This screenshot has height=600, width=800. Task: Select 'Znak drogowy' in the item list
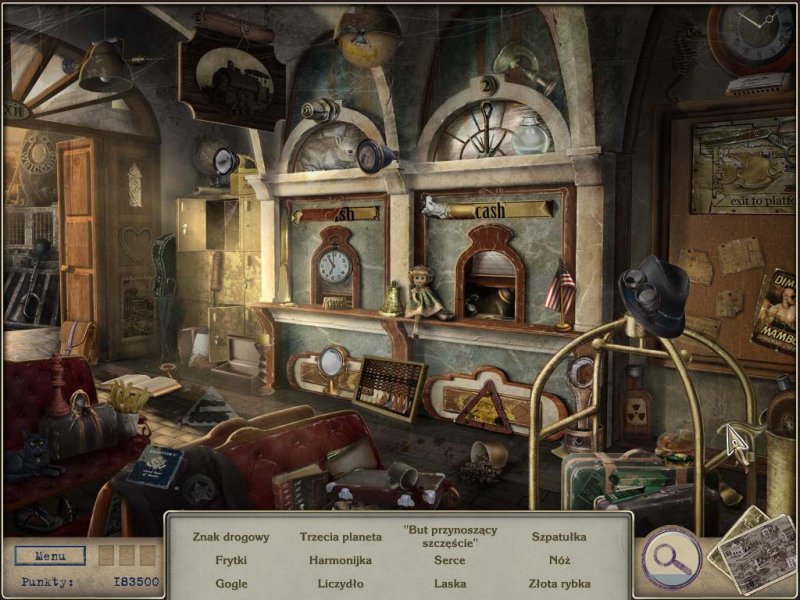coord(231,537)
